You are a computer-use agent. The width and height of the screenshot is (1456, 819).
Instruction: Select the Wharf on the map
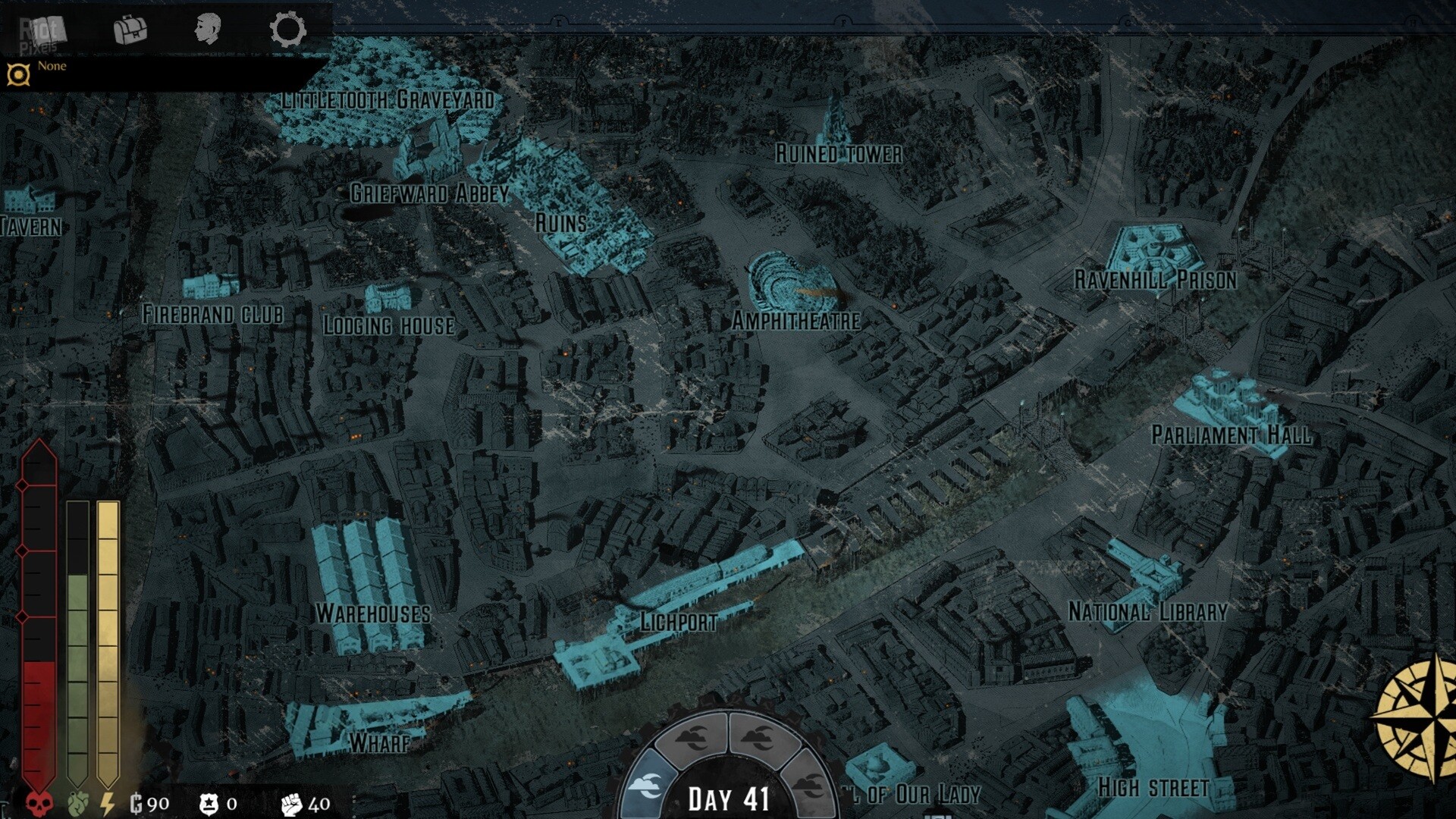379,742
